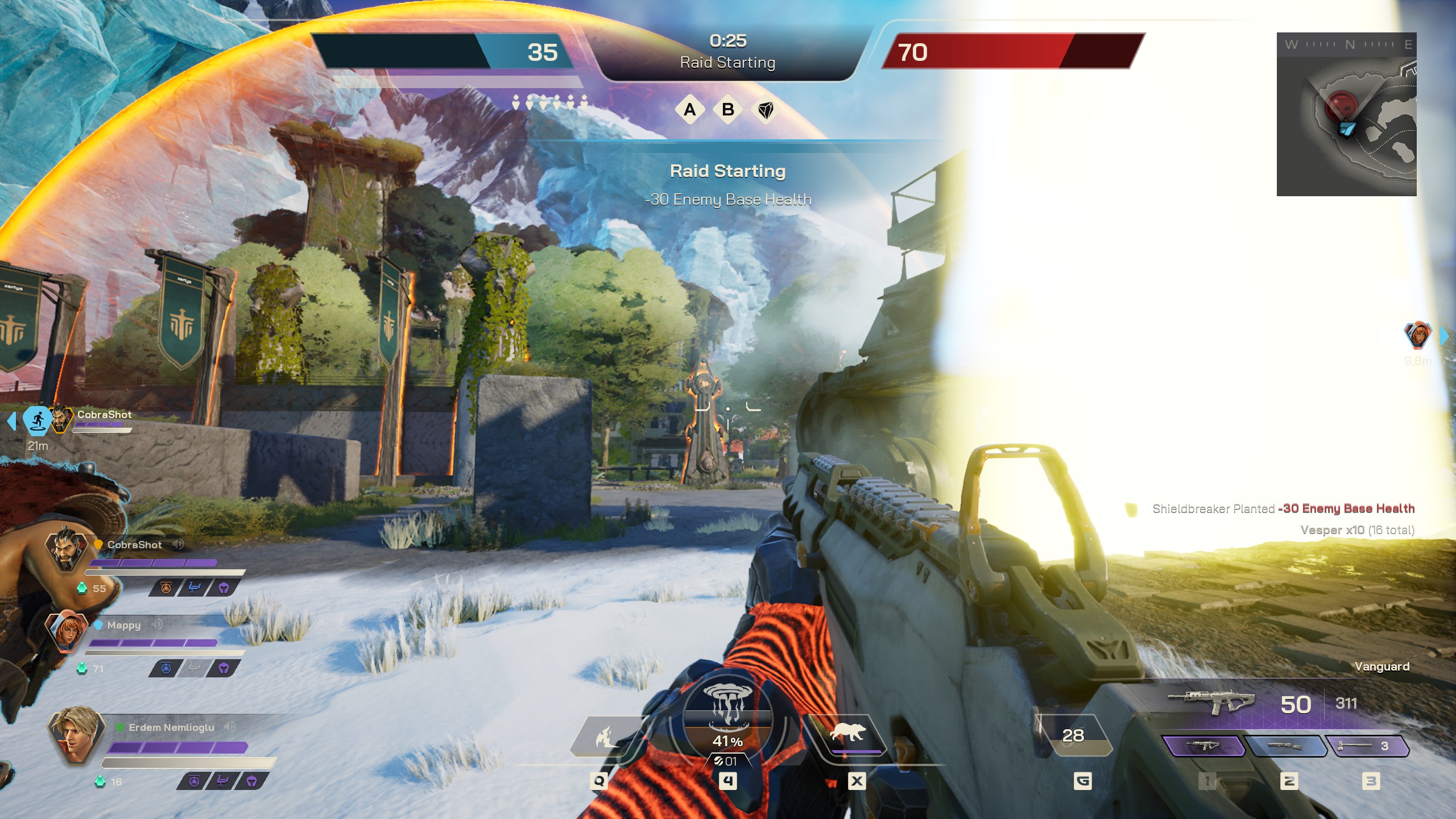Image resolution: width=1456 pixels, height=819 pixels.
Task: Select the grenade slot showing 28
Action: pos(1073,735)
